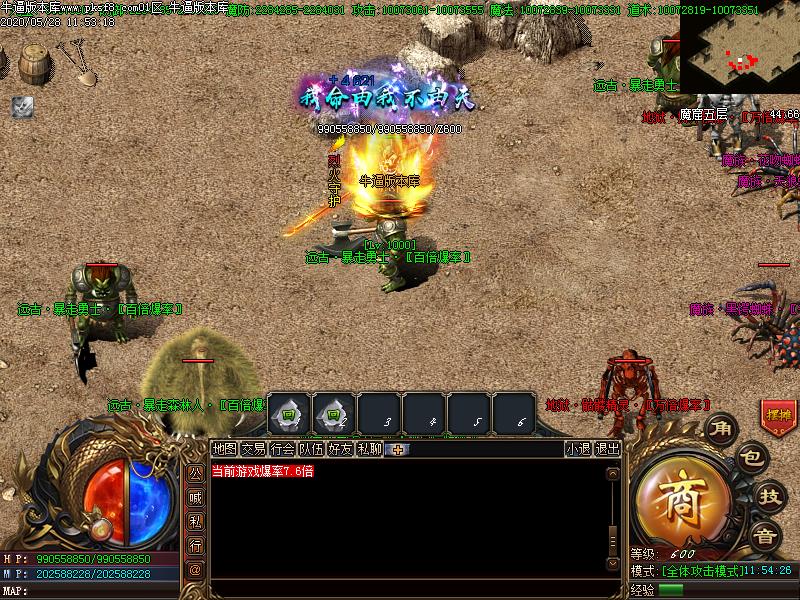Viewport: 800px width, 600px height.
Task: Select the 喊 shout chat channel
Action: click(x=196, y=496)
